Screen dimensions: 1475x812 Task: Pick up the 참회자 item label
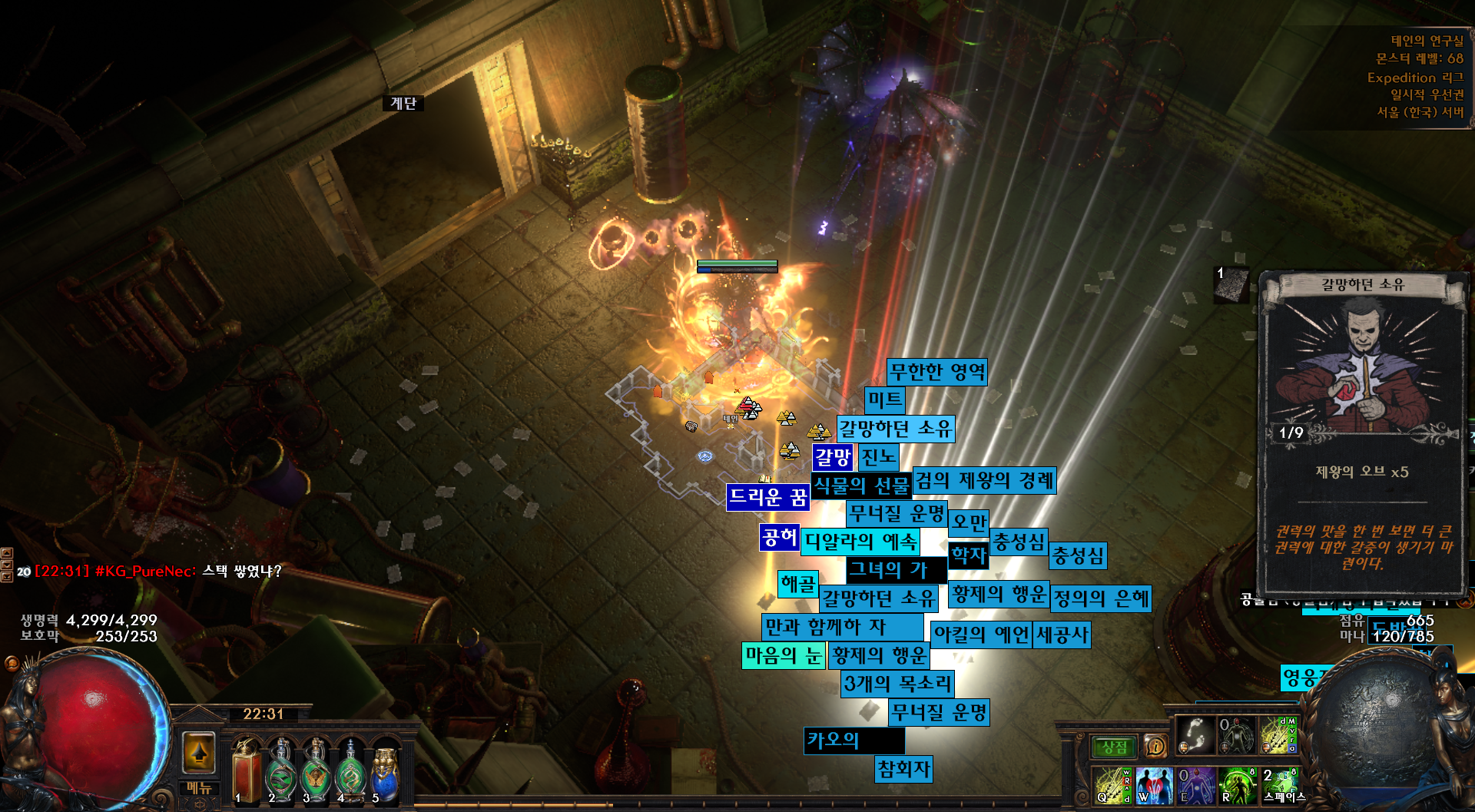(903, 769)
